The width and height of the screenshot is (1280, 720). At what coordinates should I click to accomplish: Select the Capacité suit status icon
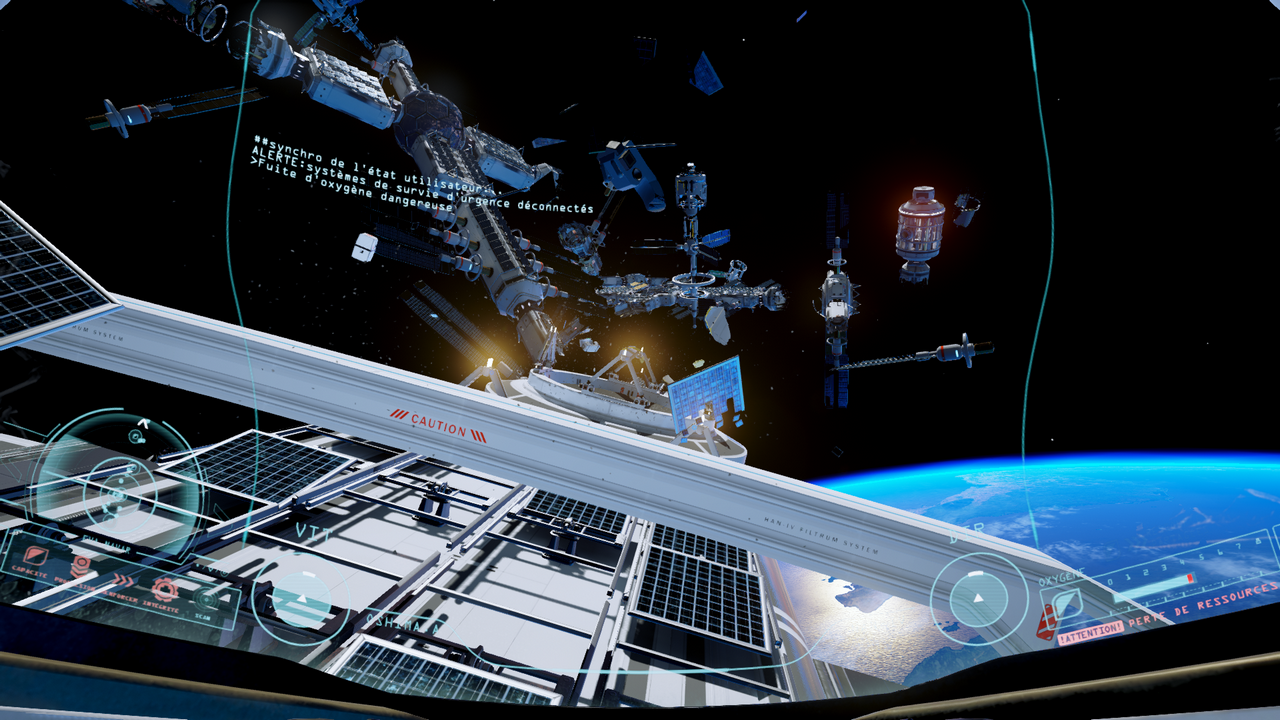pyautogui.click(x=34, y=557)
